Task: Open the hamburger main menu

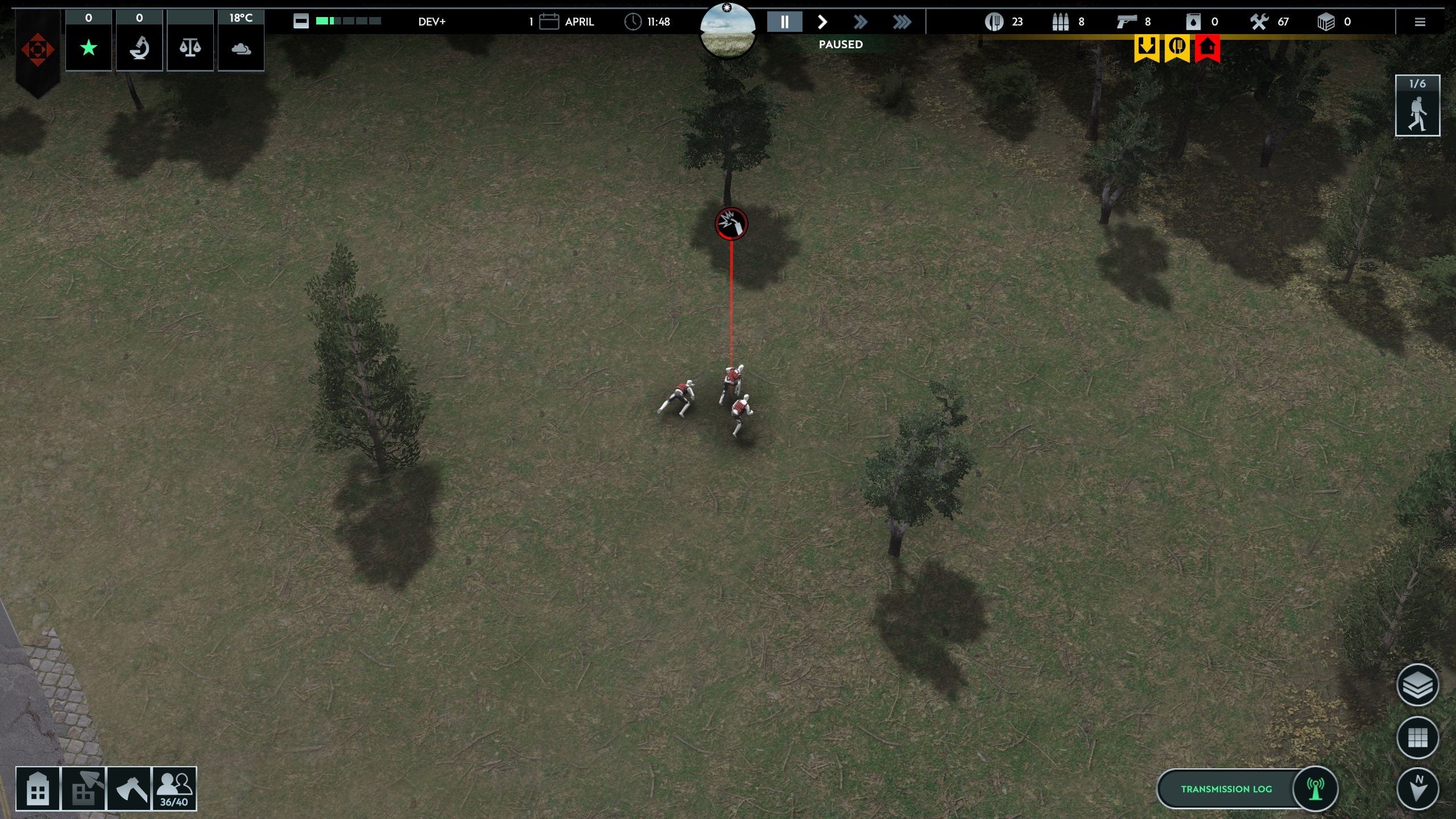Action: [x=1420, y=22]
